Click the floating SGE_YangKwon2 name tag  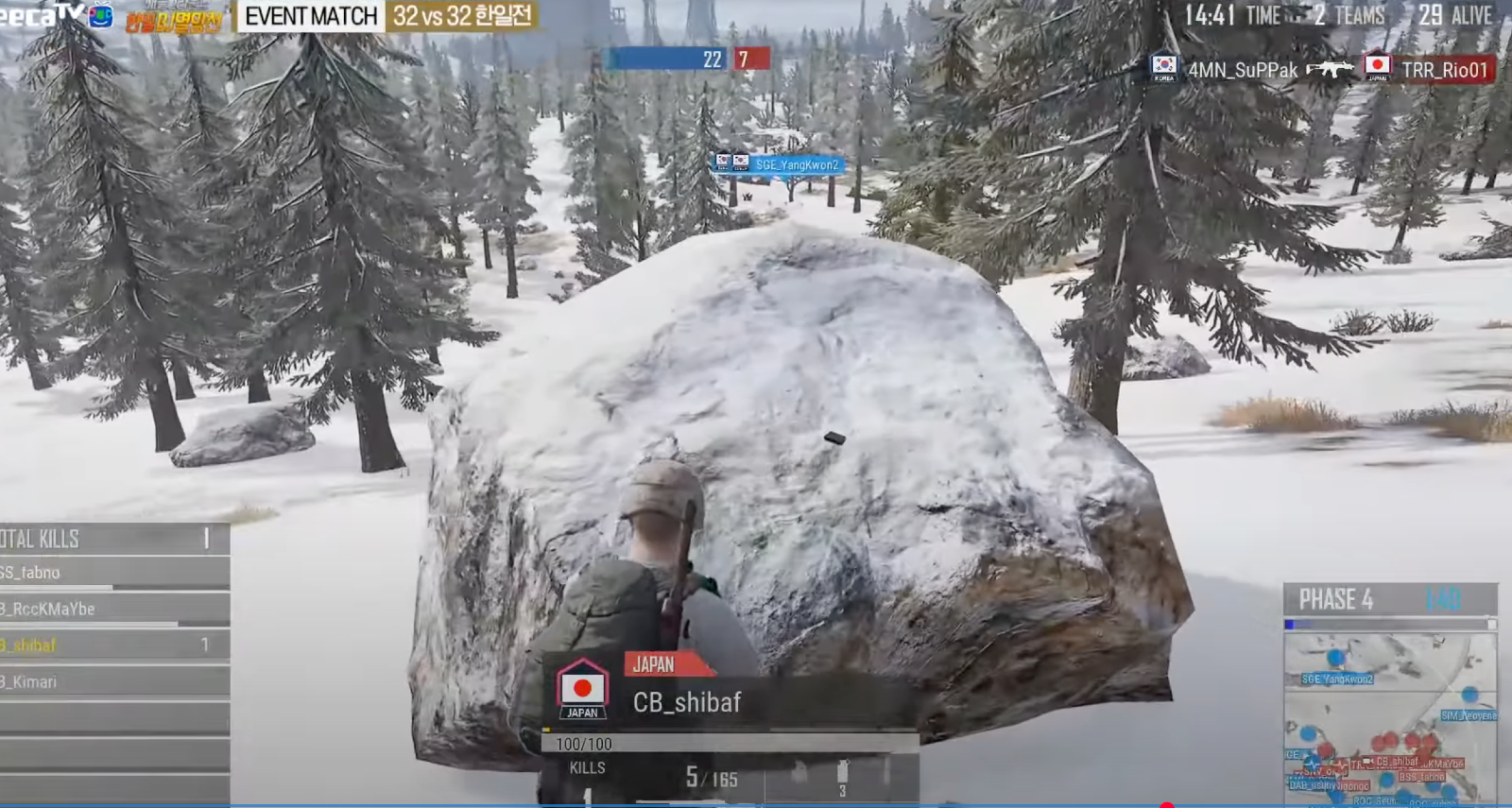coord(796,164)
